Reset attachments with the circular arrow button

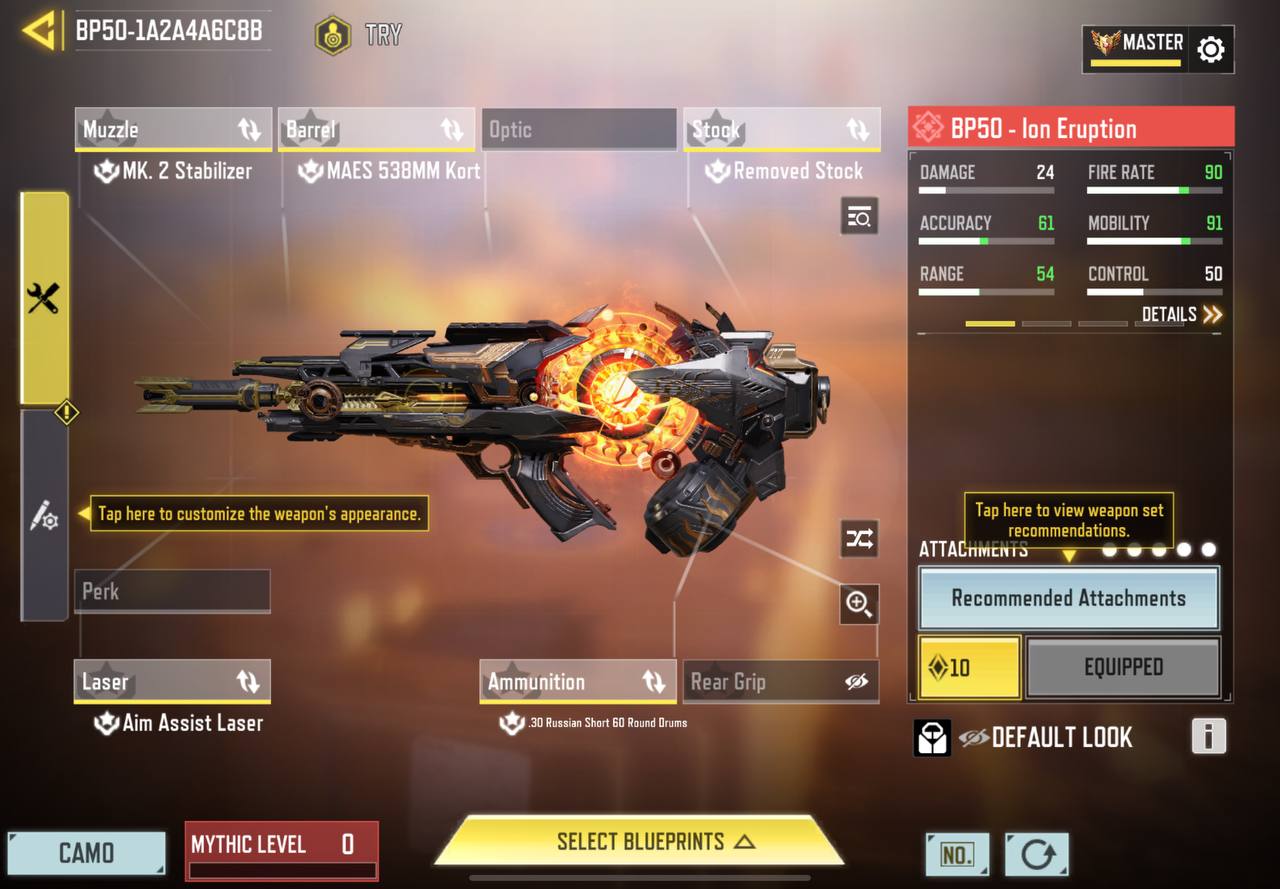(1036, 855)
